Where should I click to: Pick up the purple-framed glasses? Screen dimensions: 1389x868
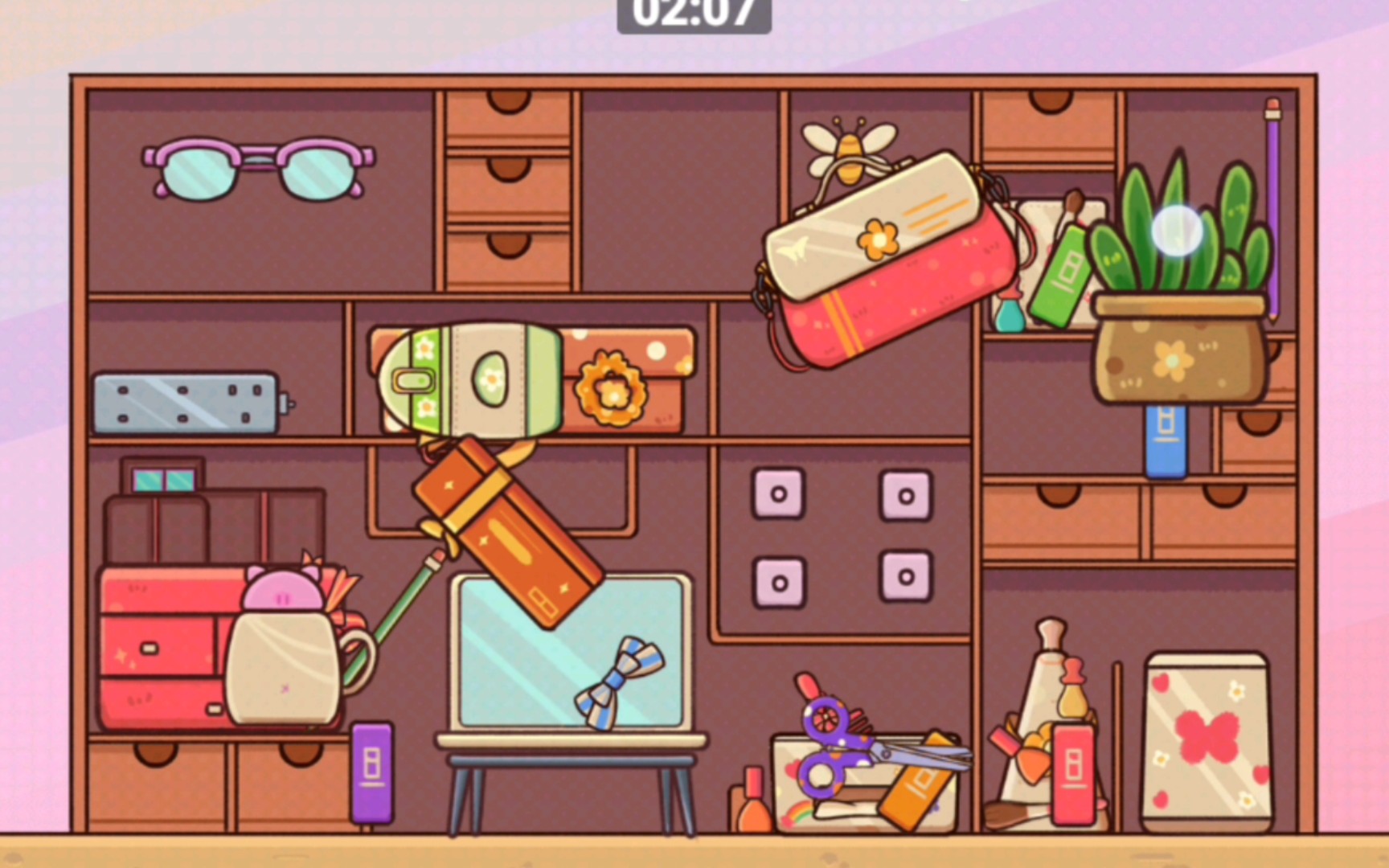[259, 167]
